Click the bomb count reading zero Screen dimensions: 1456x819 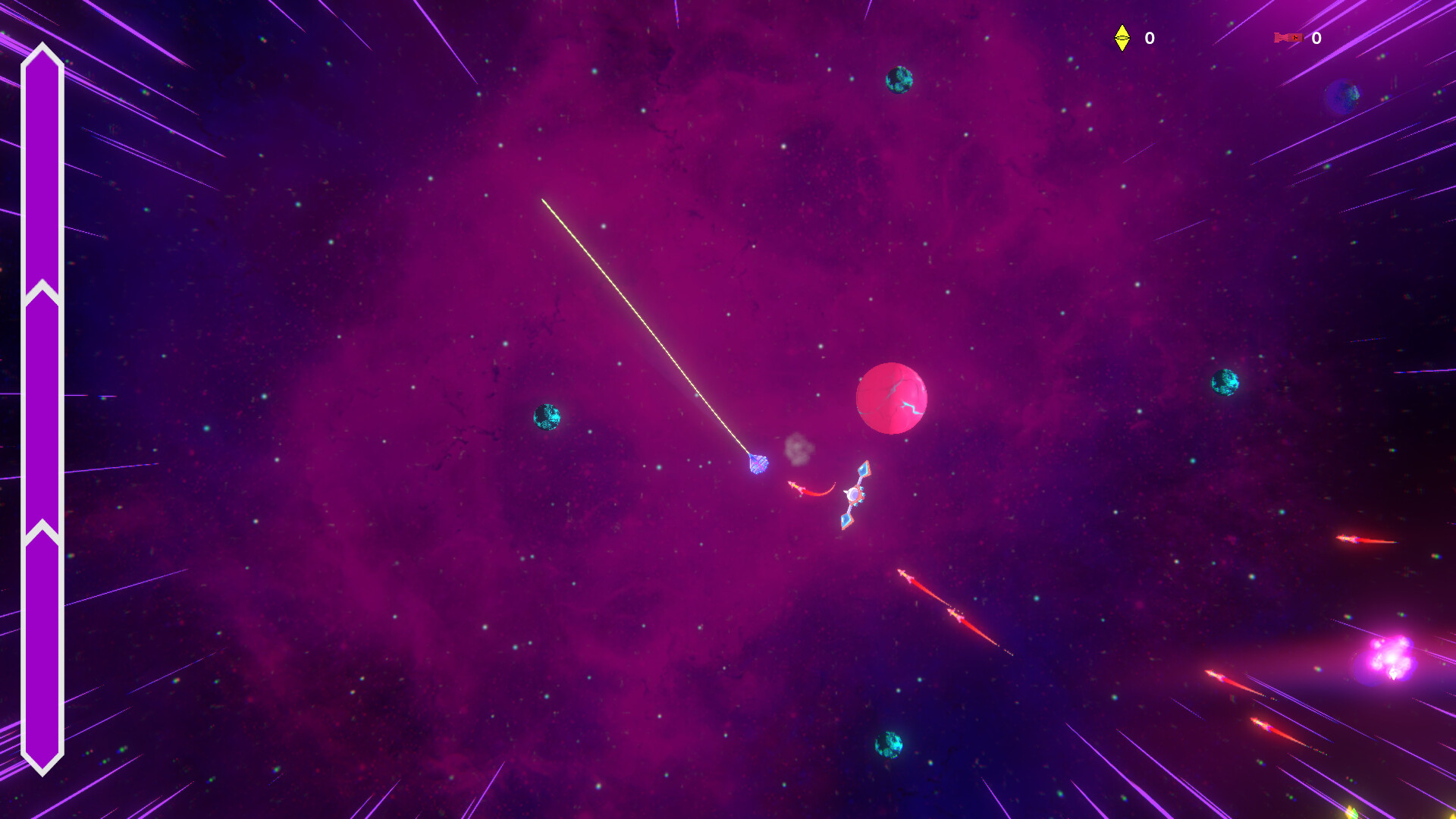point(1316,36)
